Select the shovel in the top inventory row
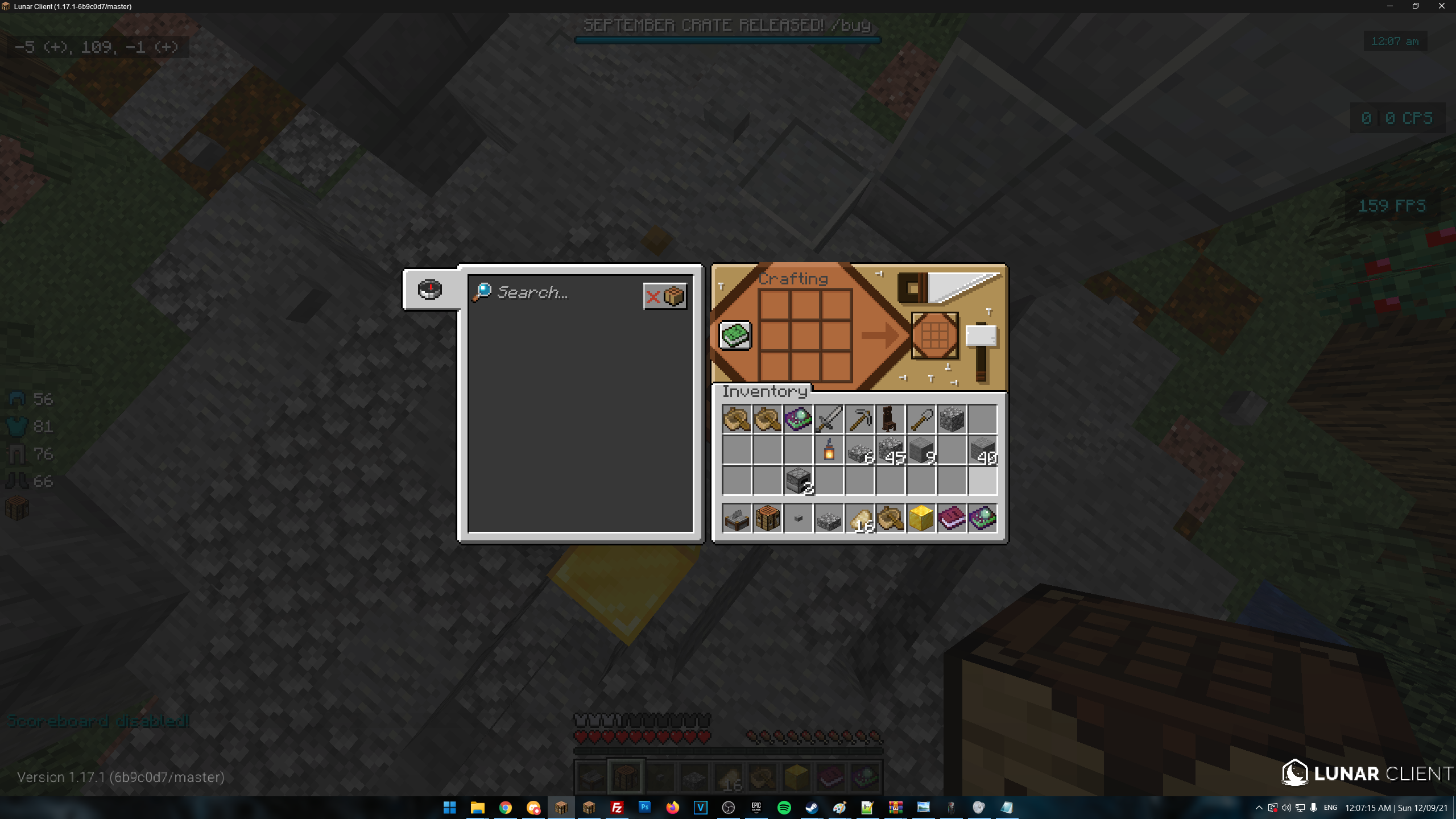The image size is (1456, 819). [x=921, y=419]
